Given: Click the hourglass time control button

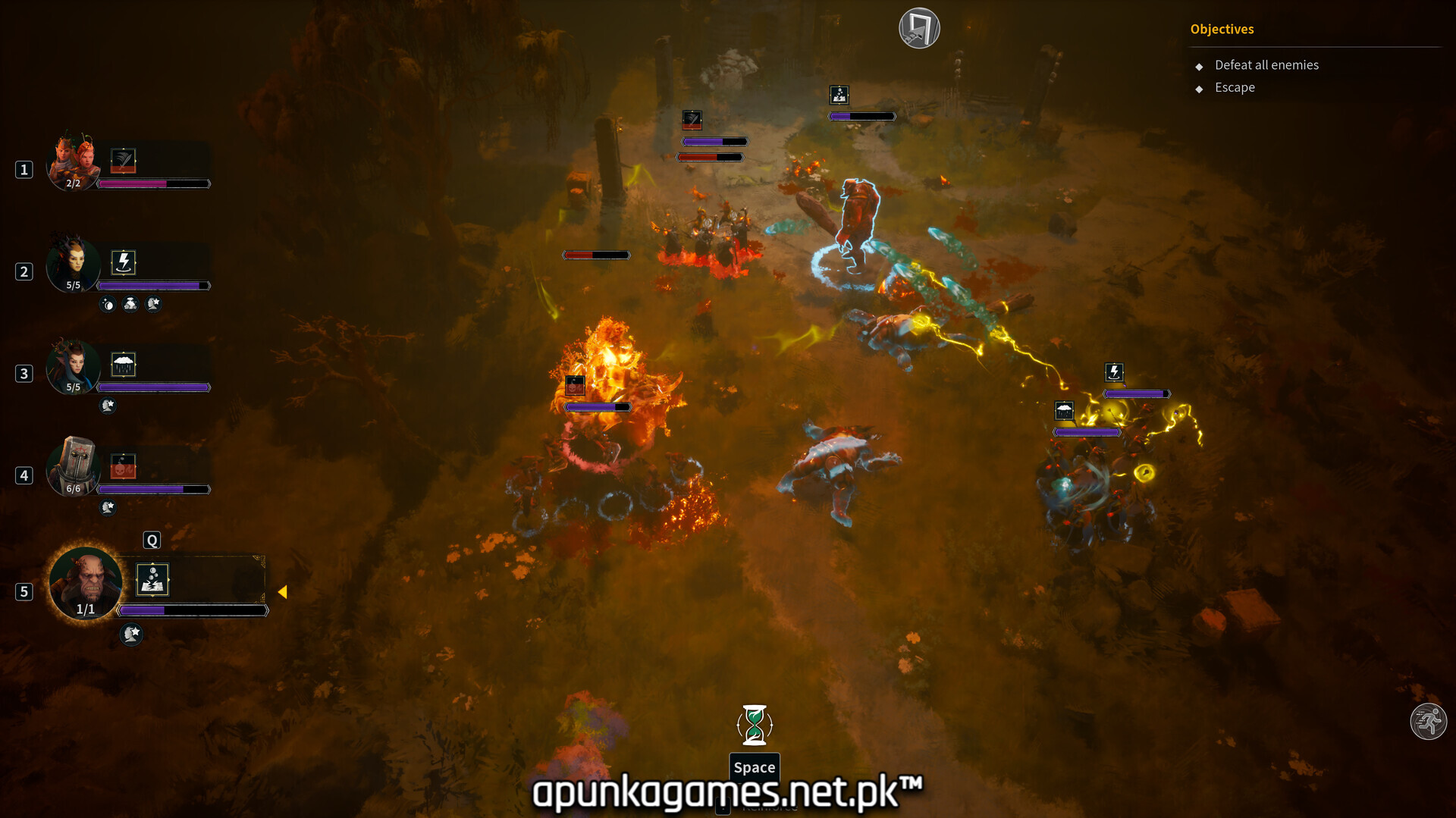Looking at the screenshot, I should pyautogui.click(x=755, y=725).
